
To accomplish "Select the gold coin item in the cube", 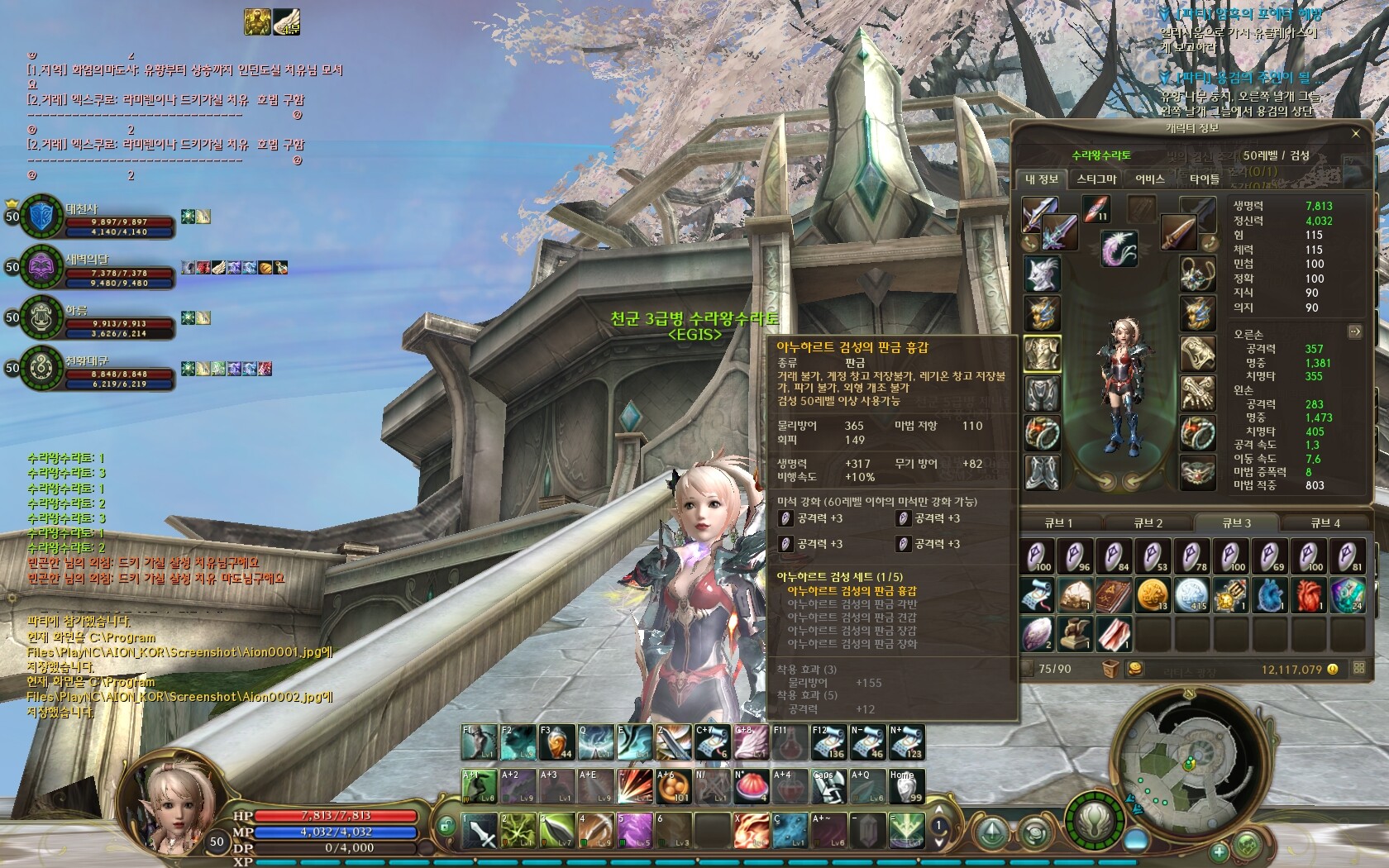I will (1153, 595).
